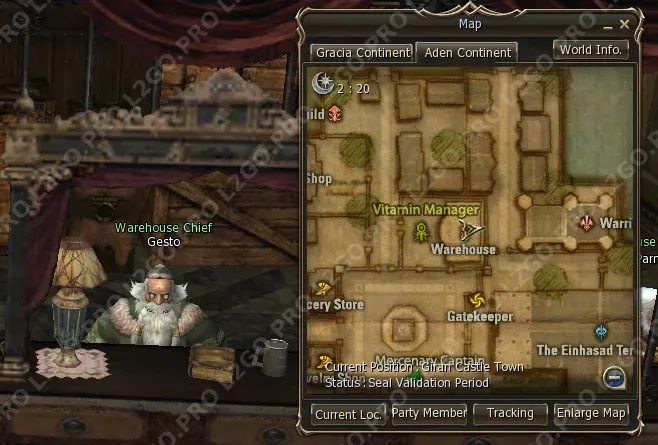Enlarge the map with Enlarge Map button
The width and height of the screenshot is (658, 445).
pos(592,412)
